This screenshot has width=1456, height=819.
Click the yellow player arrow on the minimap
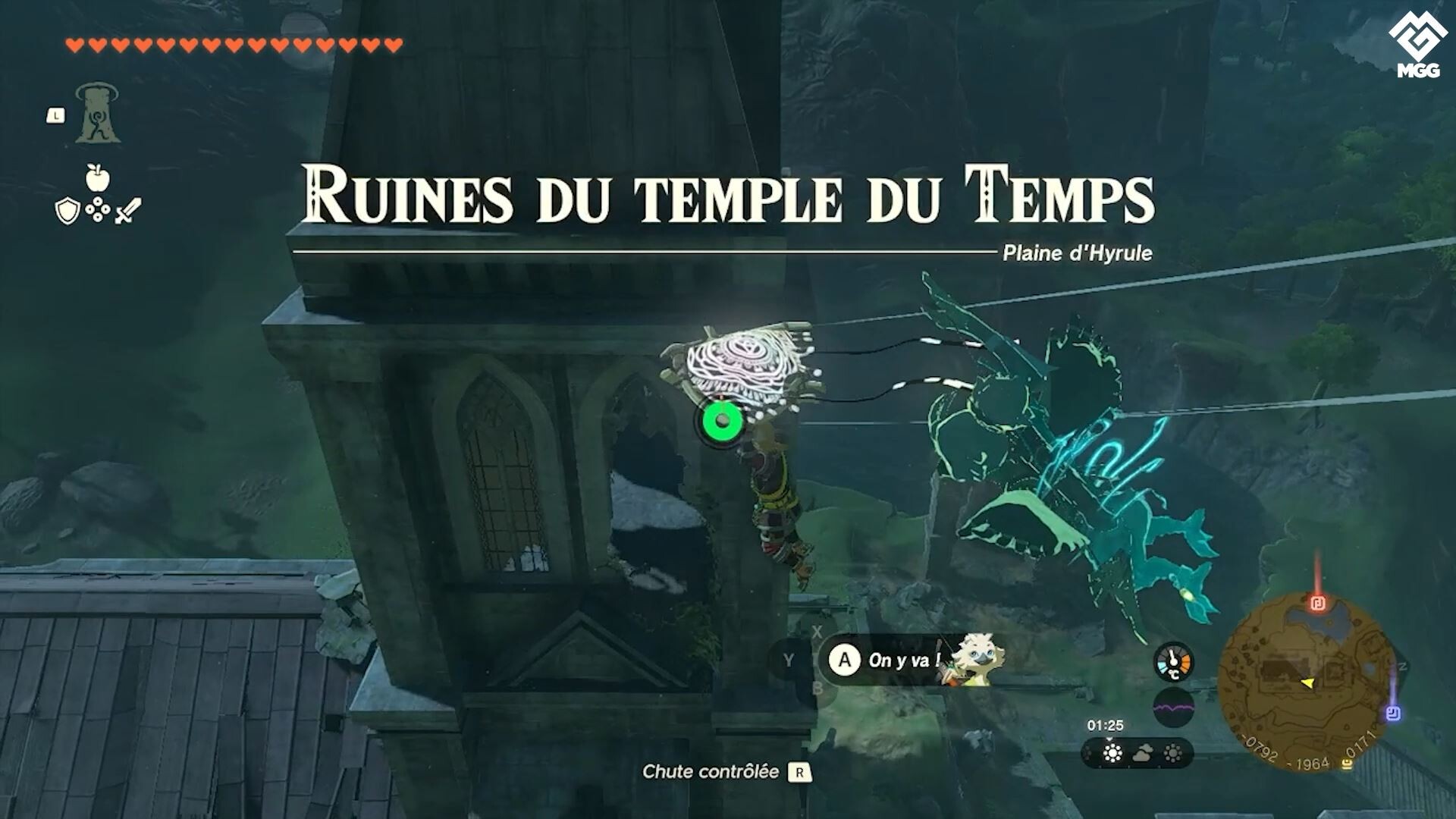(x=1307, y=681)
